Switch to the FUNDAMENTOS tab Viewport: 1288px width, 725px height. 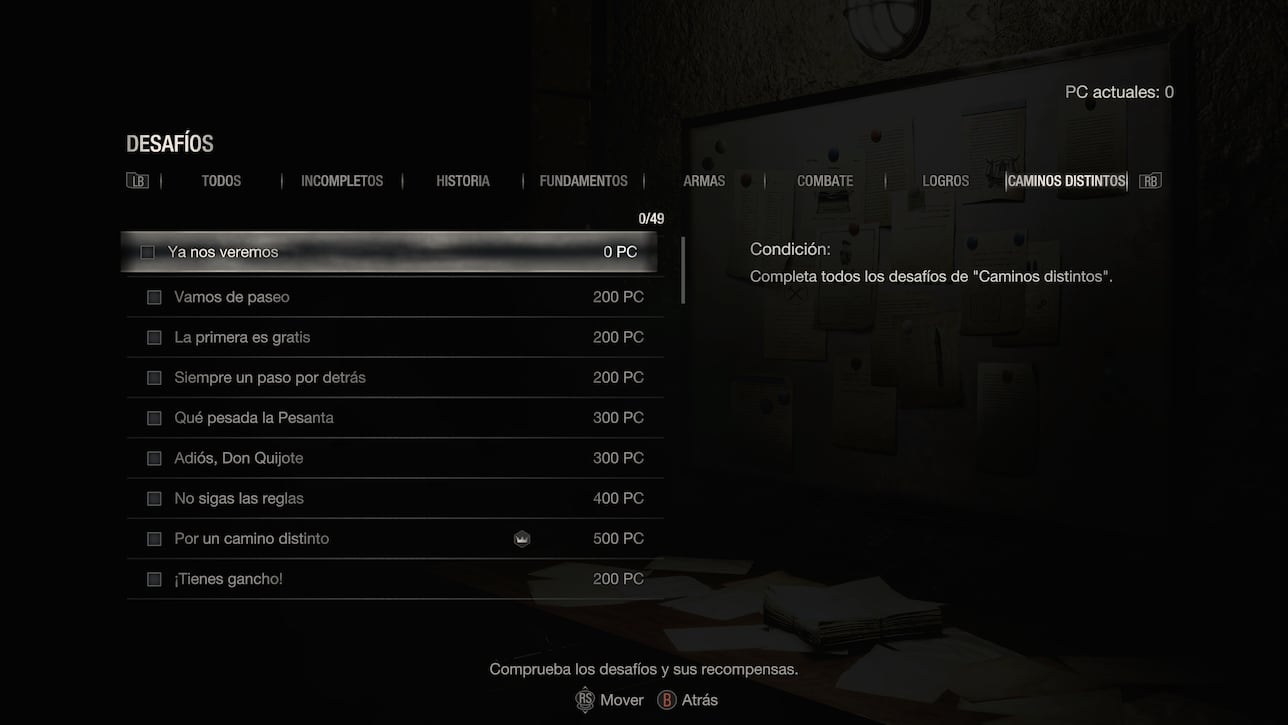pyautogui.click(x=582, y=181)
